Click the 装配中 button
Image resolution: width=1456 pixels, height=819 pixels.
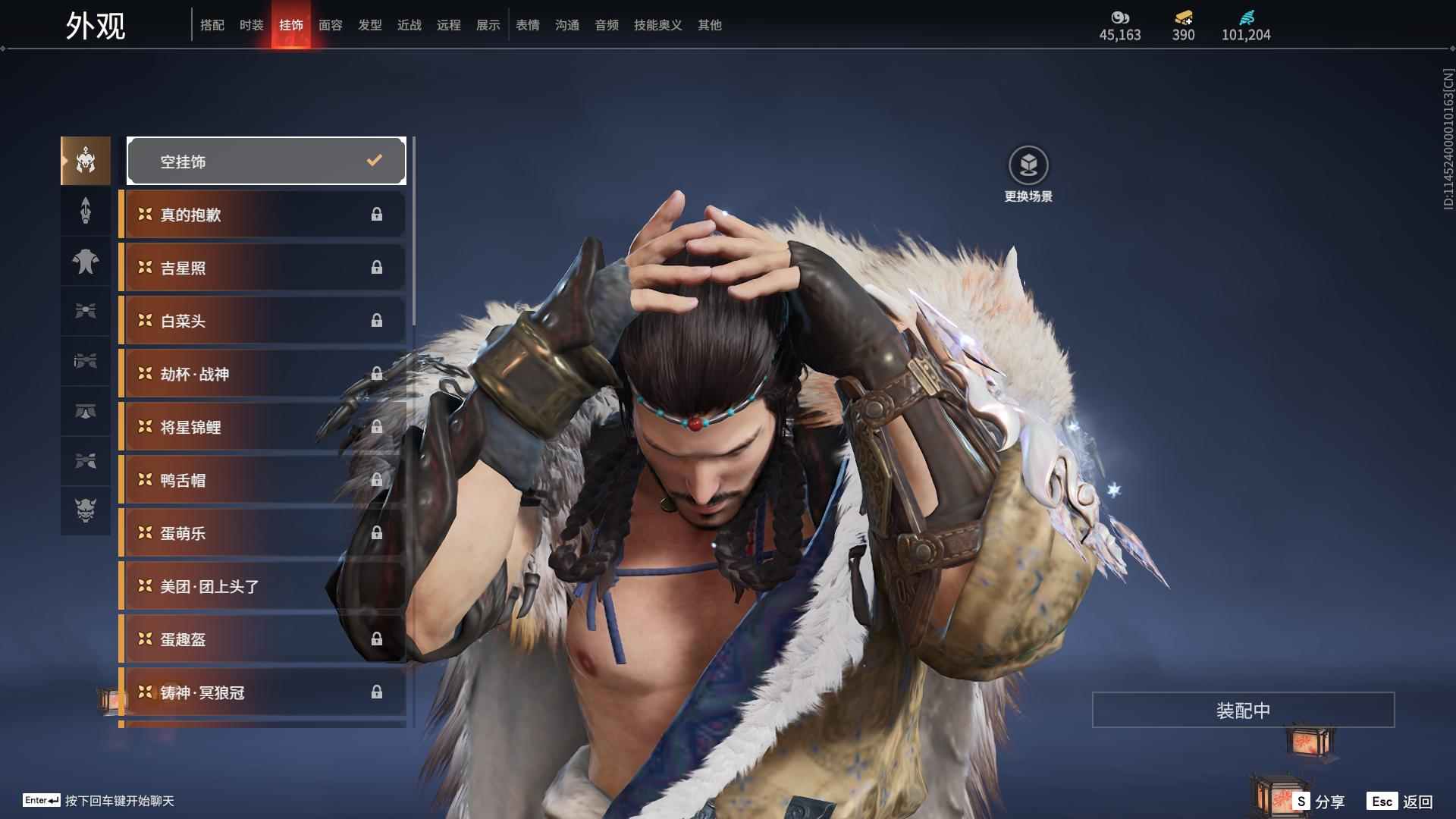(x=1243, y=710)
